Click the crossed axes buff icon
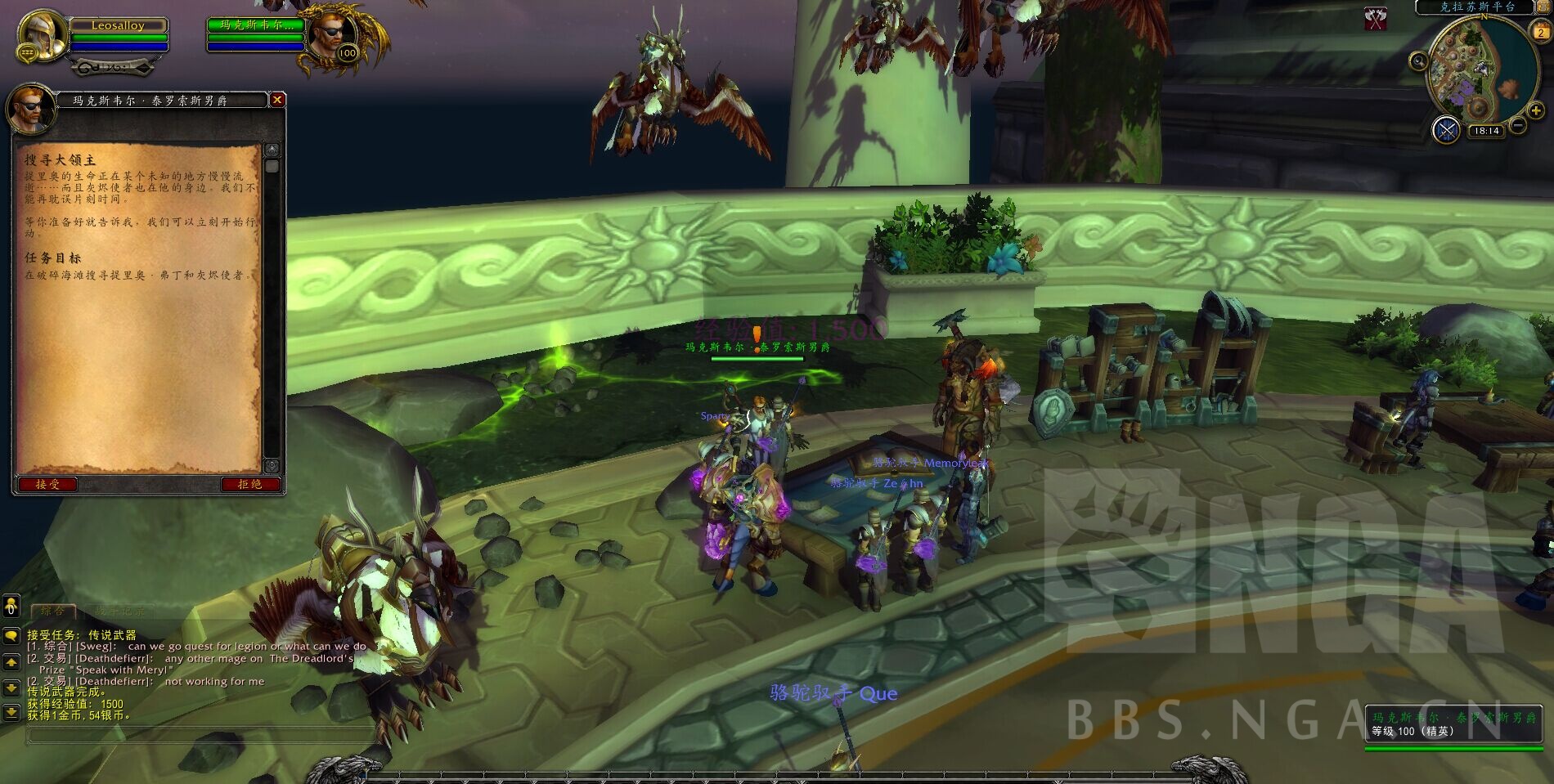1554x784 pixels. tap(1376, 19)
